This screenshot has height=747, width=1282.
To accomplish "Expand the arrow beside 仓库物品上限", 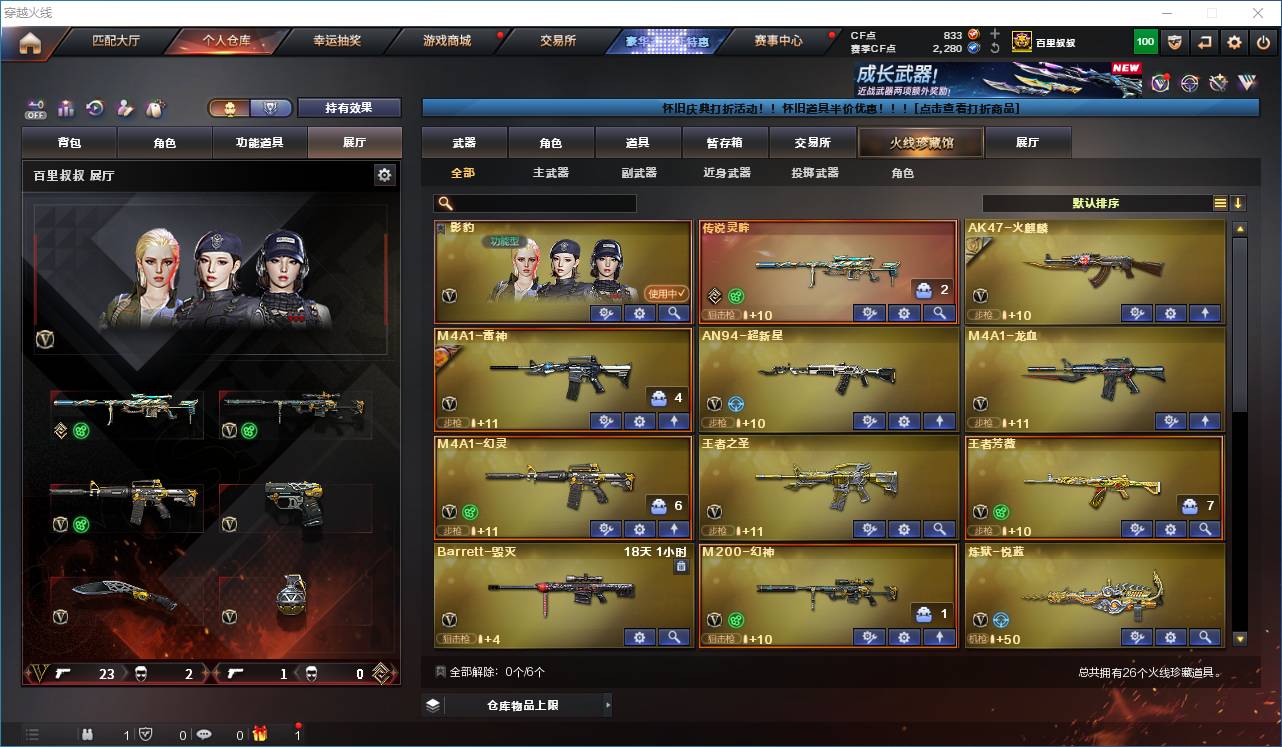I will [608, 704].
